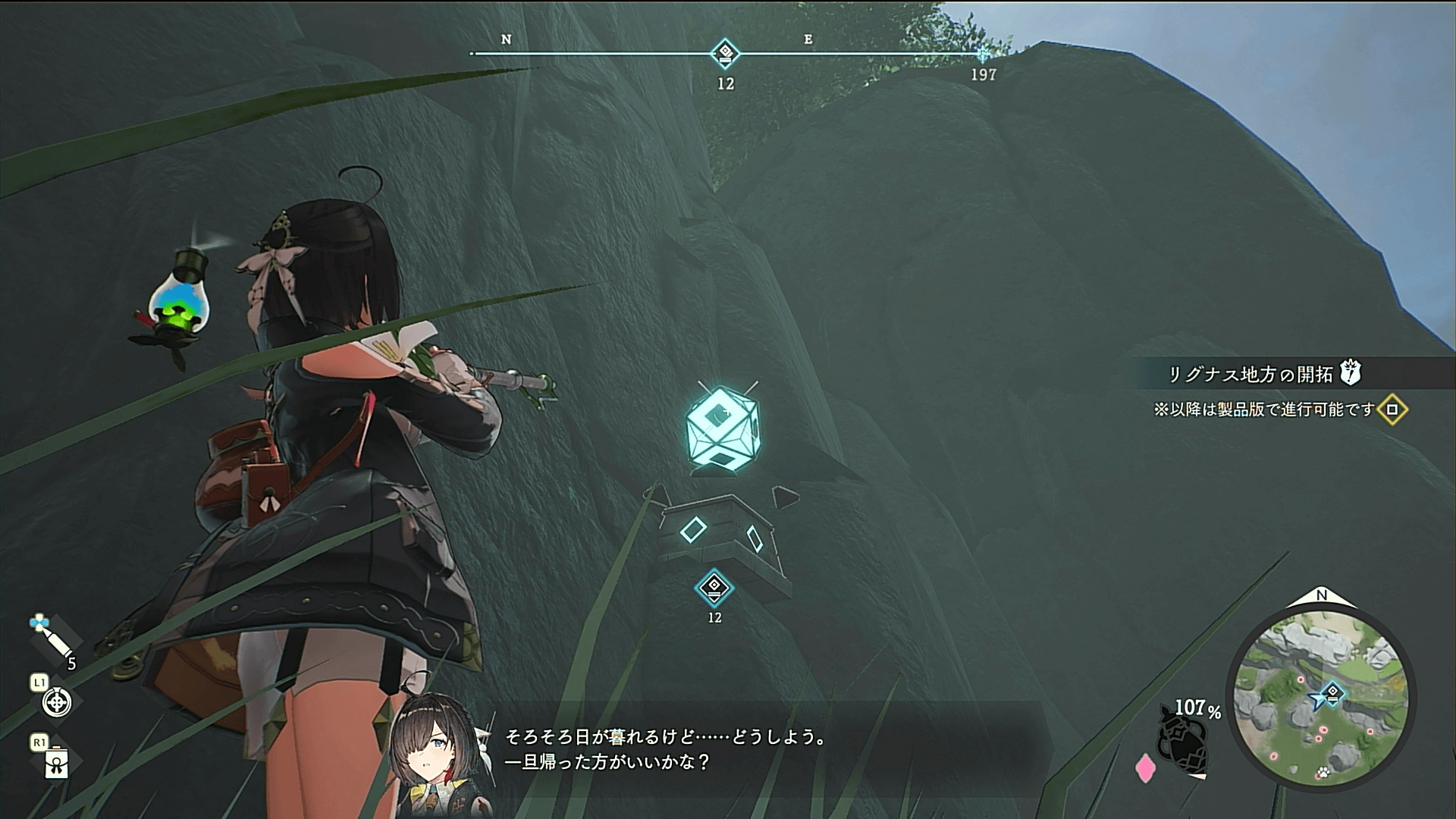This screenshot has height=819, width=1456.
Task: Open the bag icon showing 107%
Action: point(1184,744)
